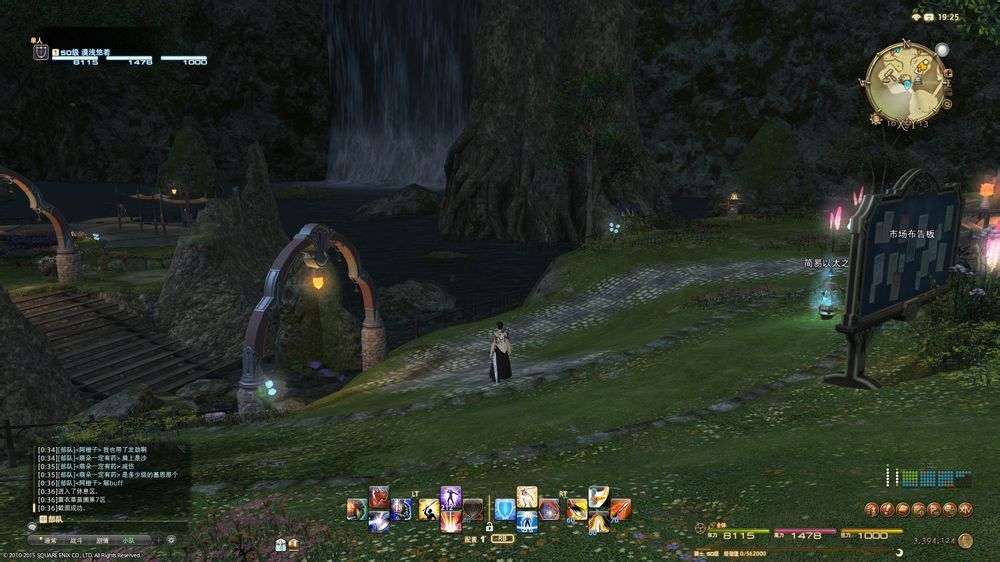Use the white wing slash skill
Image resolution: width=1000 pixels, height=562 pixels.
point(597,497)
